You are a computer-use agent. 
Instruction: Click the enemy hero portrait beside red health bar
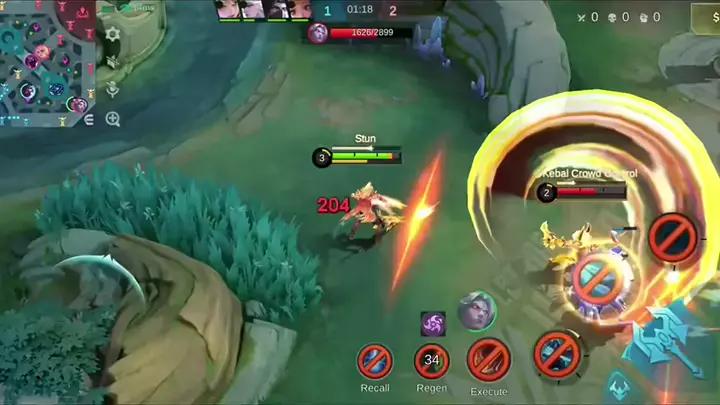[x=318, y=33]
